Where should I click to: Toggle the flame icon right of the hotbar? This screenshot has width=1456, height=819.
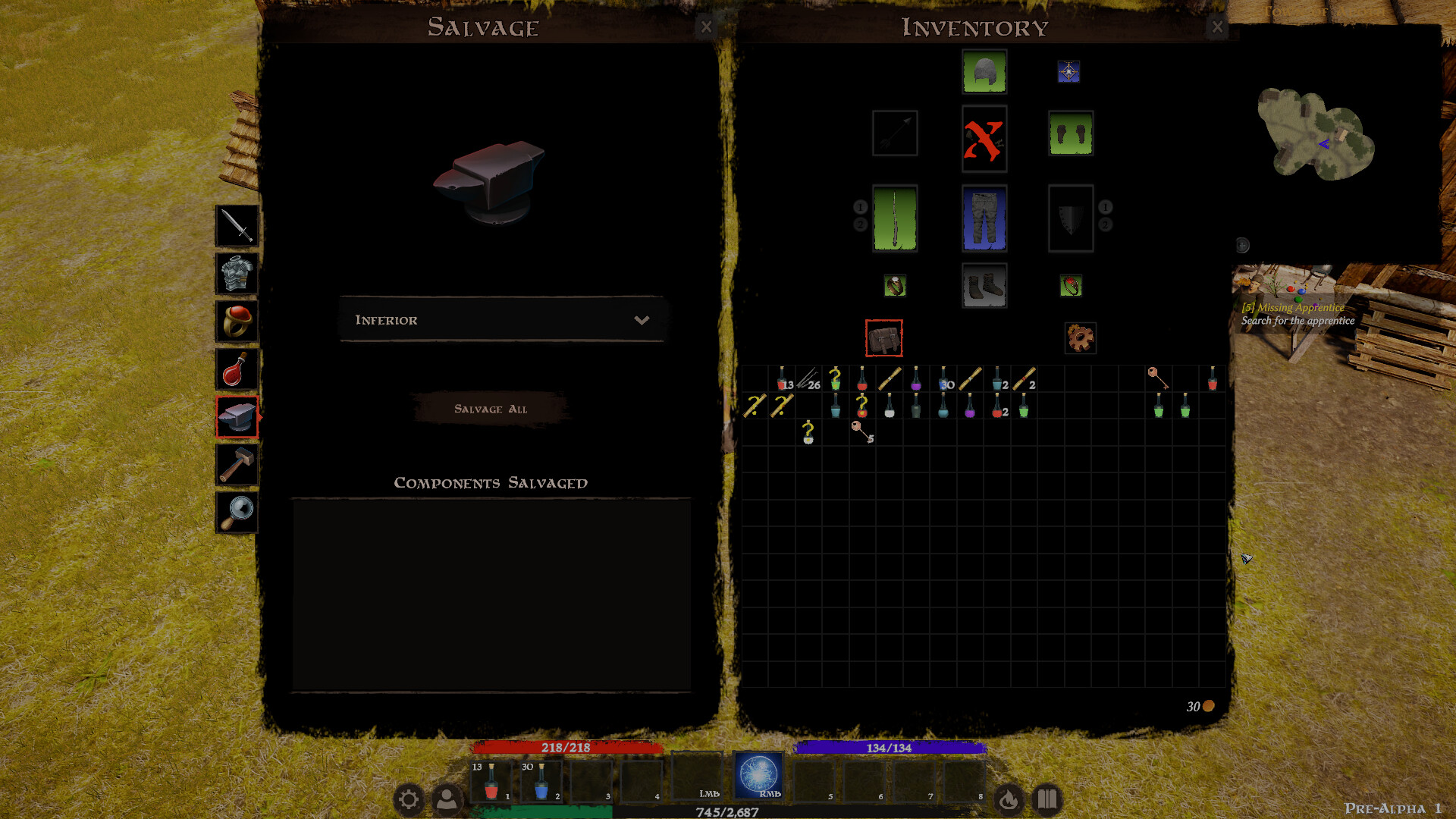1009,799
